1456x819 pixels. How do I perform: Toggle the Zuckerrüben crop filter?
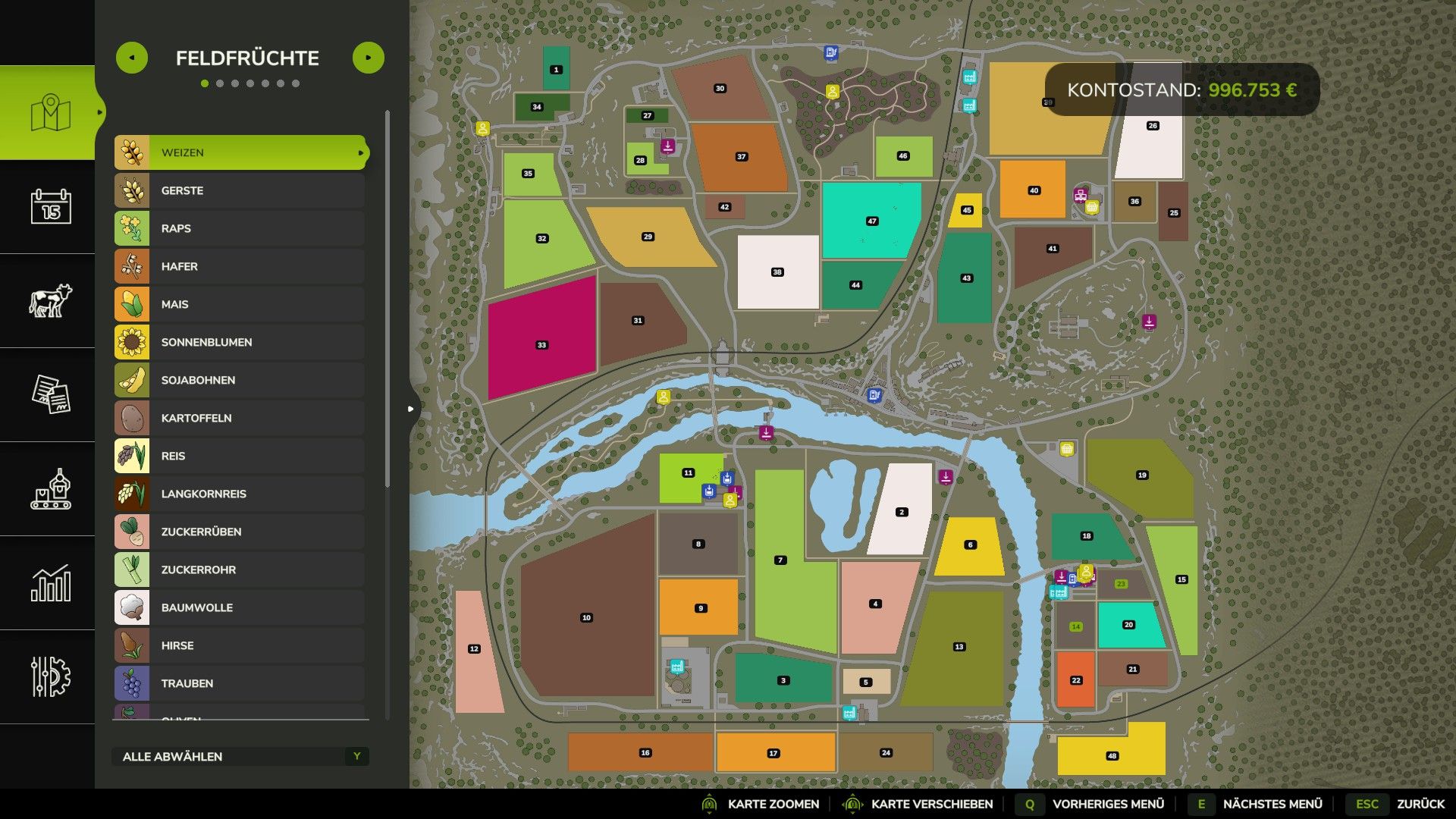pyautogui.click(x=240, y=532)
